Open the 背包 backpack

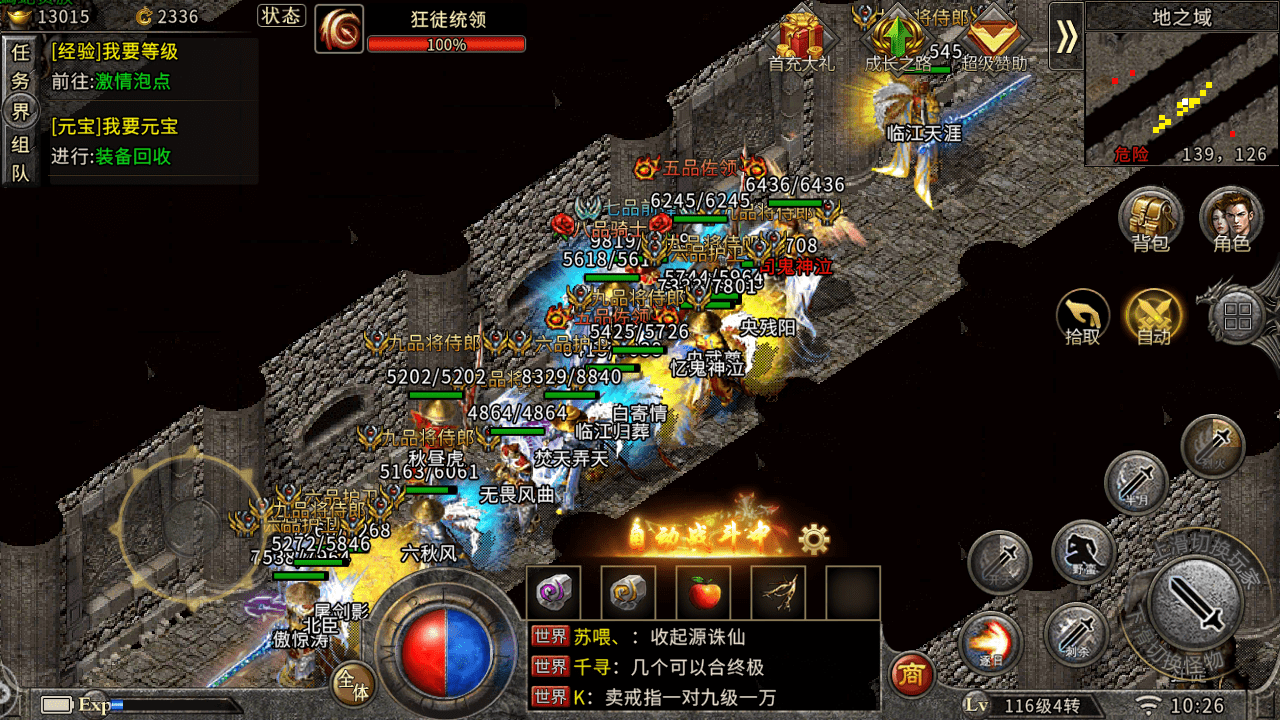(x=1150, y=219)
